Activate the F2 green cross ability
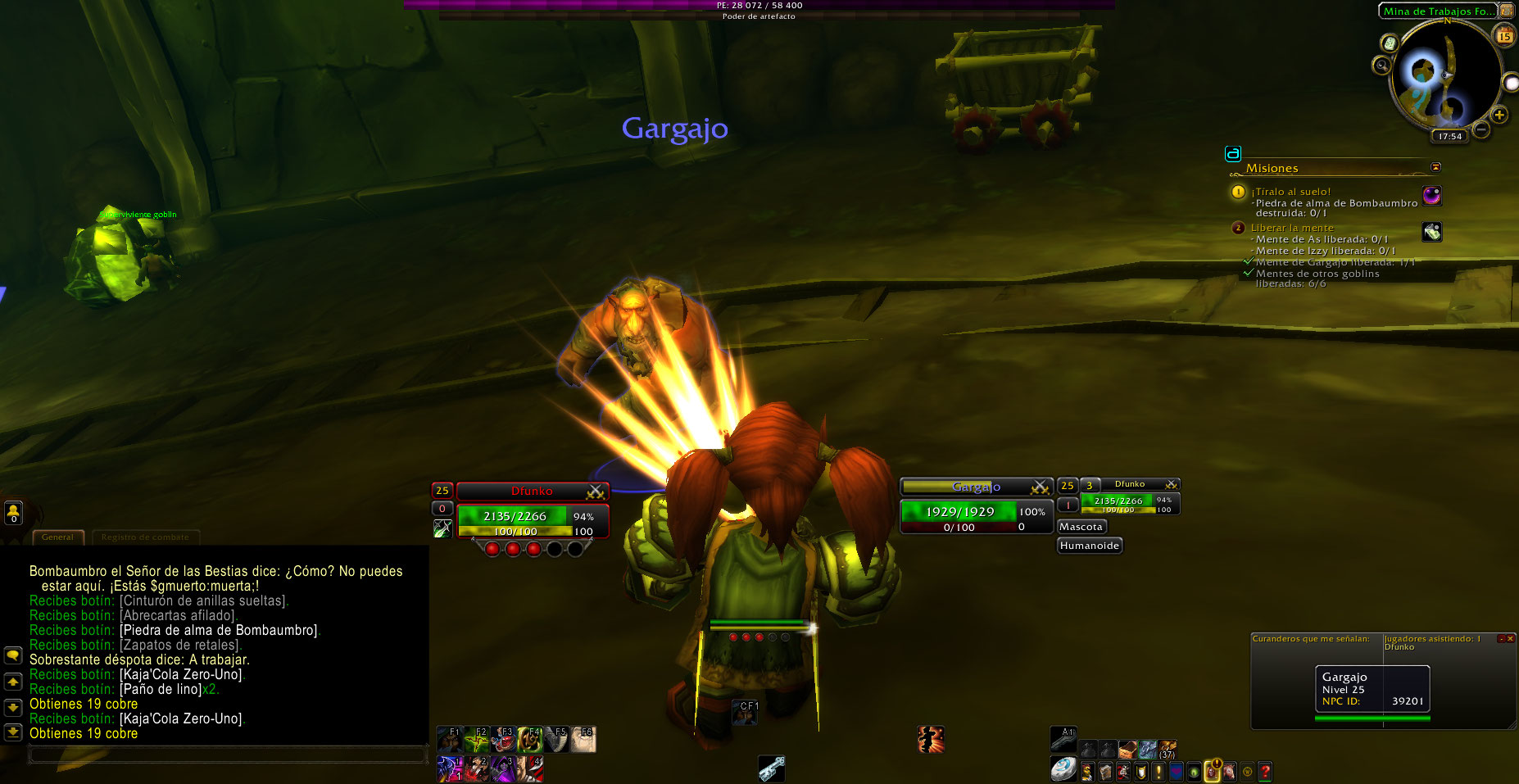This screenshot has width=1519, height=784. pos(476,740)
